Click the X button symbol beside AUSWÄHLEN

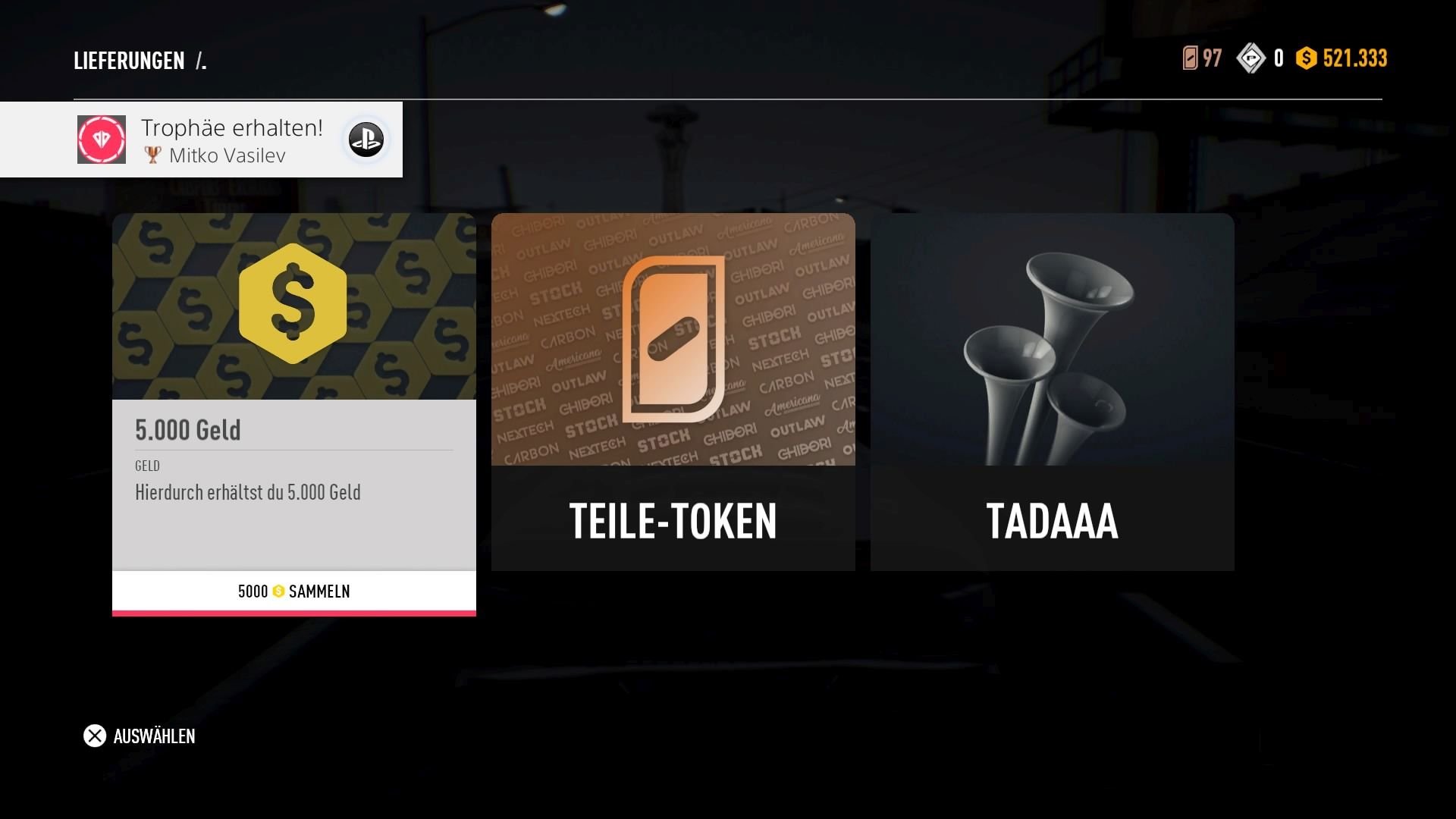94,736
